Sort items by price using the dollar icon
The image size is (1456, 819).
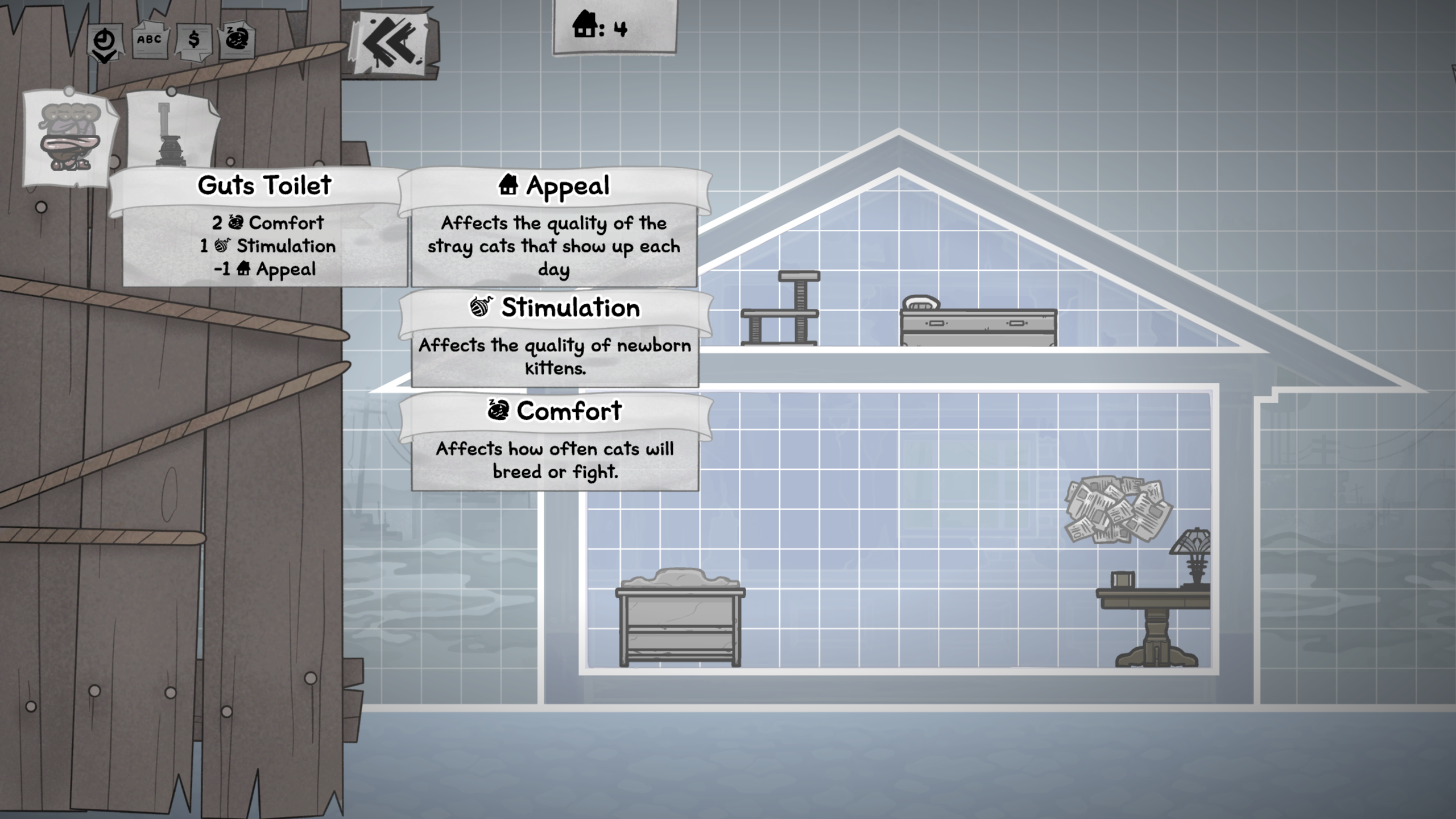tap(195, 40)
